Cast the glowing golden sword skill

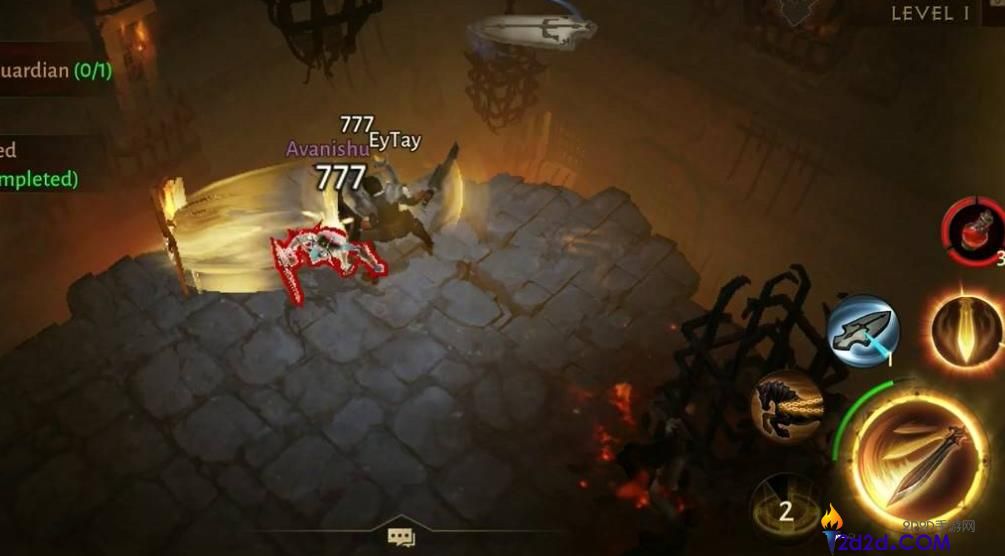point(967,331)
